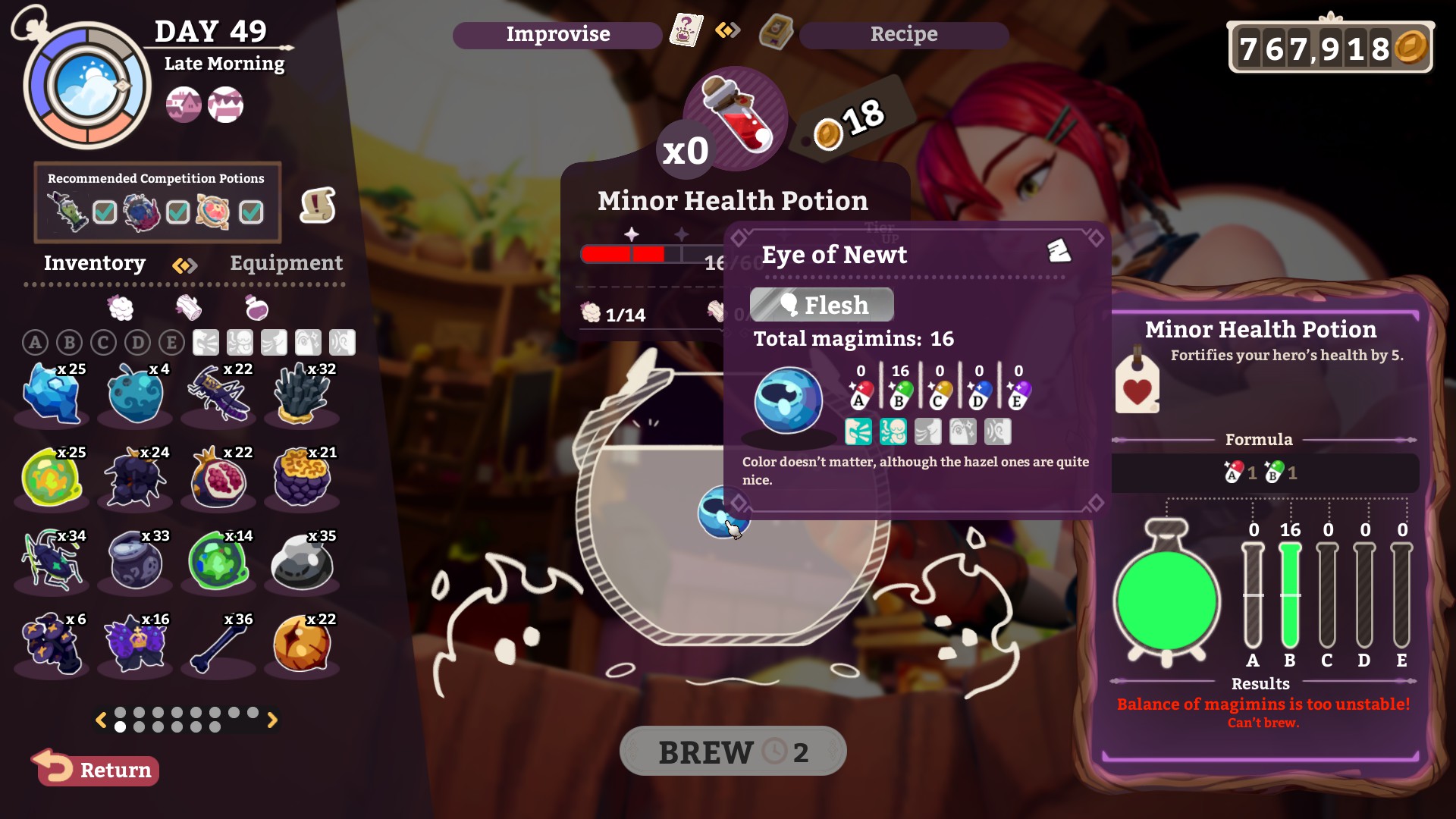Go to next inventory page arrow
The width and height of the screenshot is (1456, 819).
coord(272,720)
